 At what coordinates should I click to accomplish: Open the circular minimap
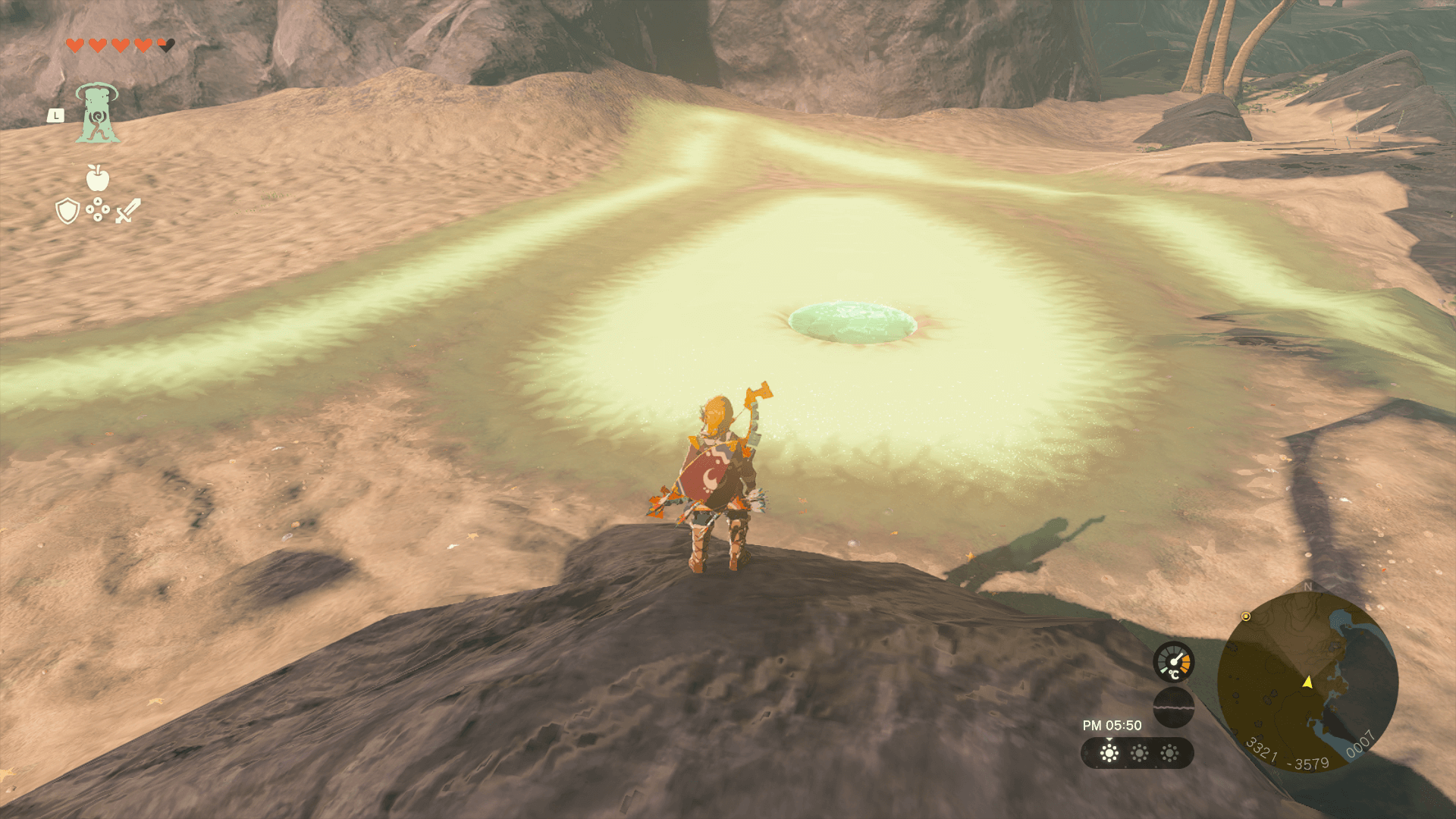[x=1307, y=682]
